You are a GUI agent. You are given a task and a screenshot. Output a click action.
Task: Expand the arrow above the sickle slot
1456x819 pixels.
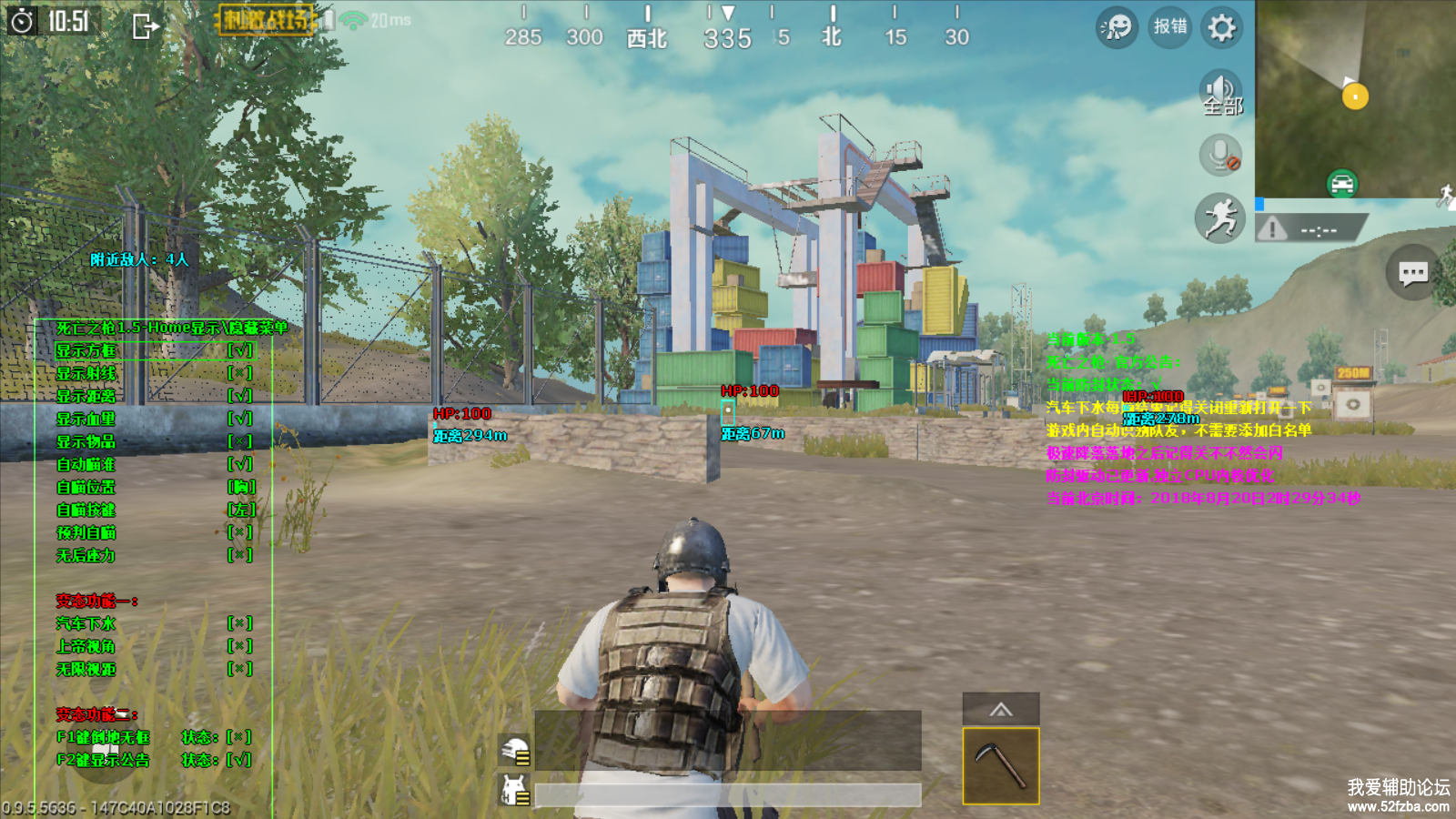point(1001,710)
